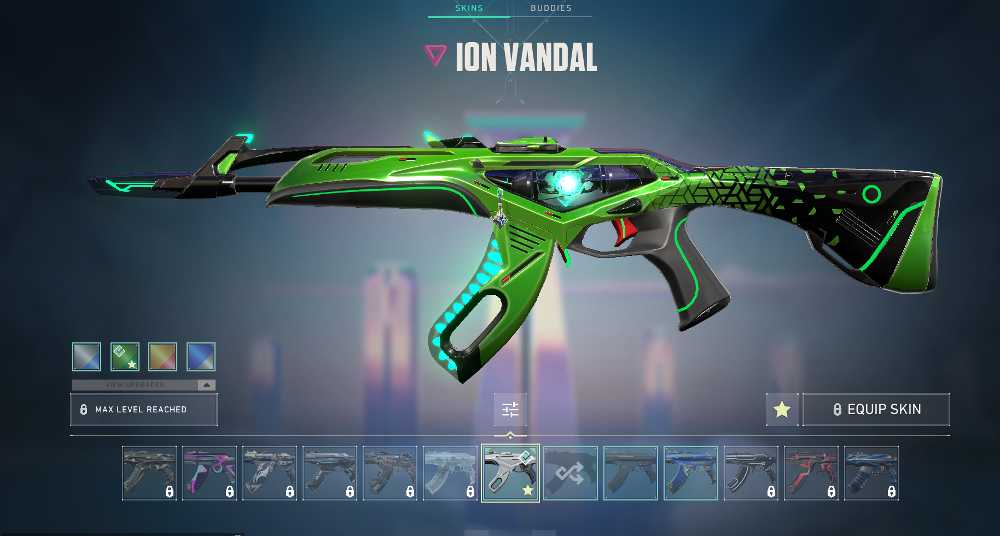The image size is (1000, 536).
Task: Collapse the view upgrades arrow
Action: [206, 385]
